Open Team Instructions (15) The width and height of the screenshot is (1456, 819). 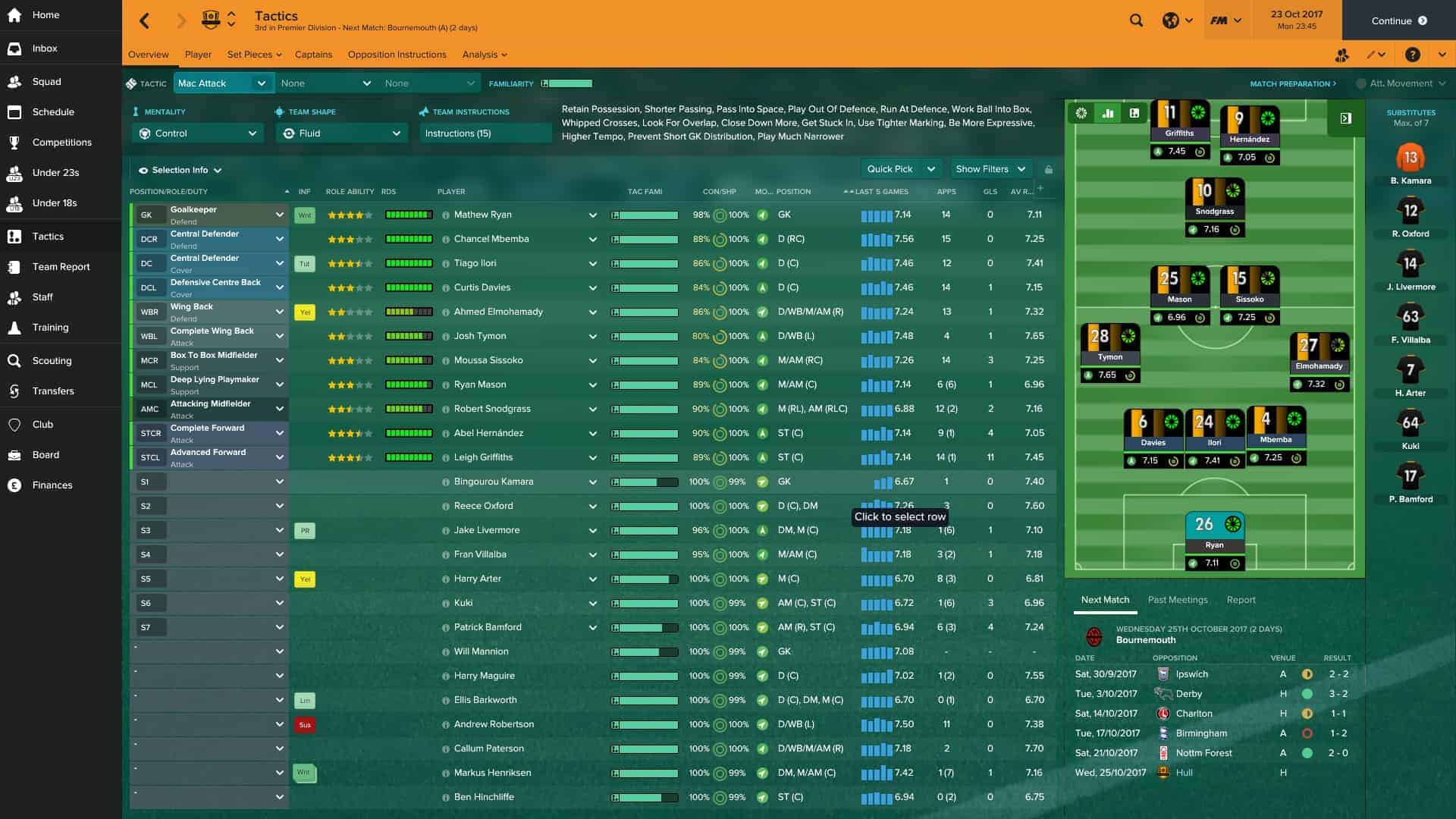click(x=485, y=133)
